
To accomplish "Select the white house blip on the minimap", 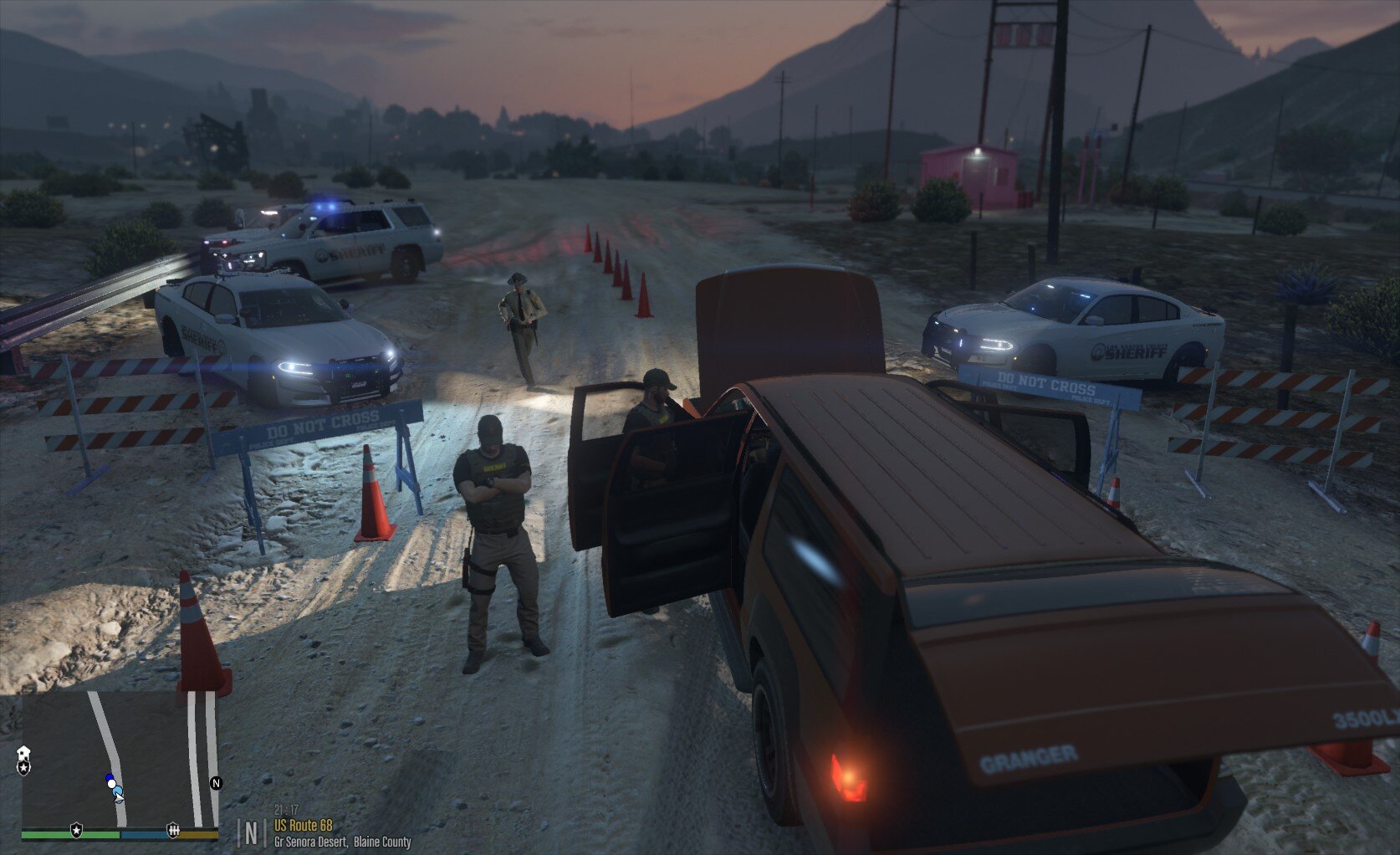I will point(23,753).
